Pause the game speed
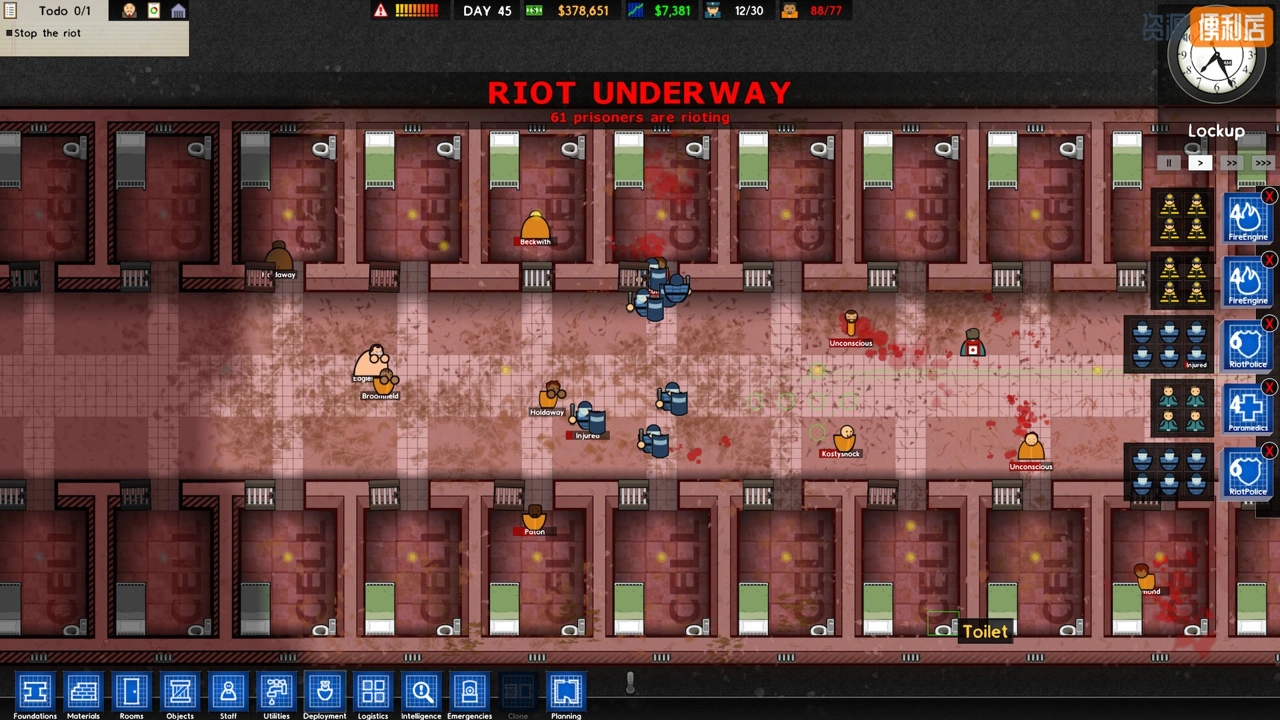 coord(1168,163)
